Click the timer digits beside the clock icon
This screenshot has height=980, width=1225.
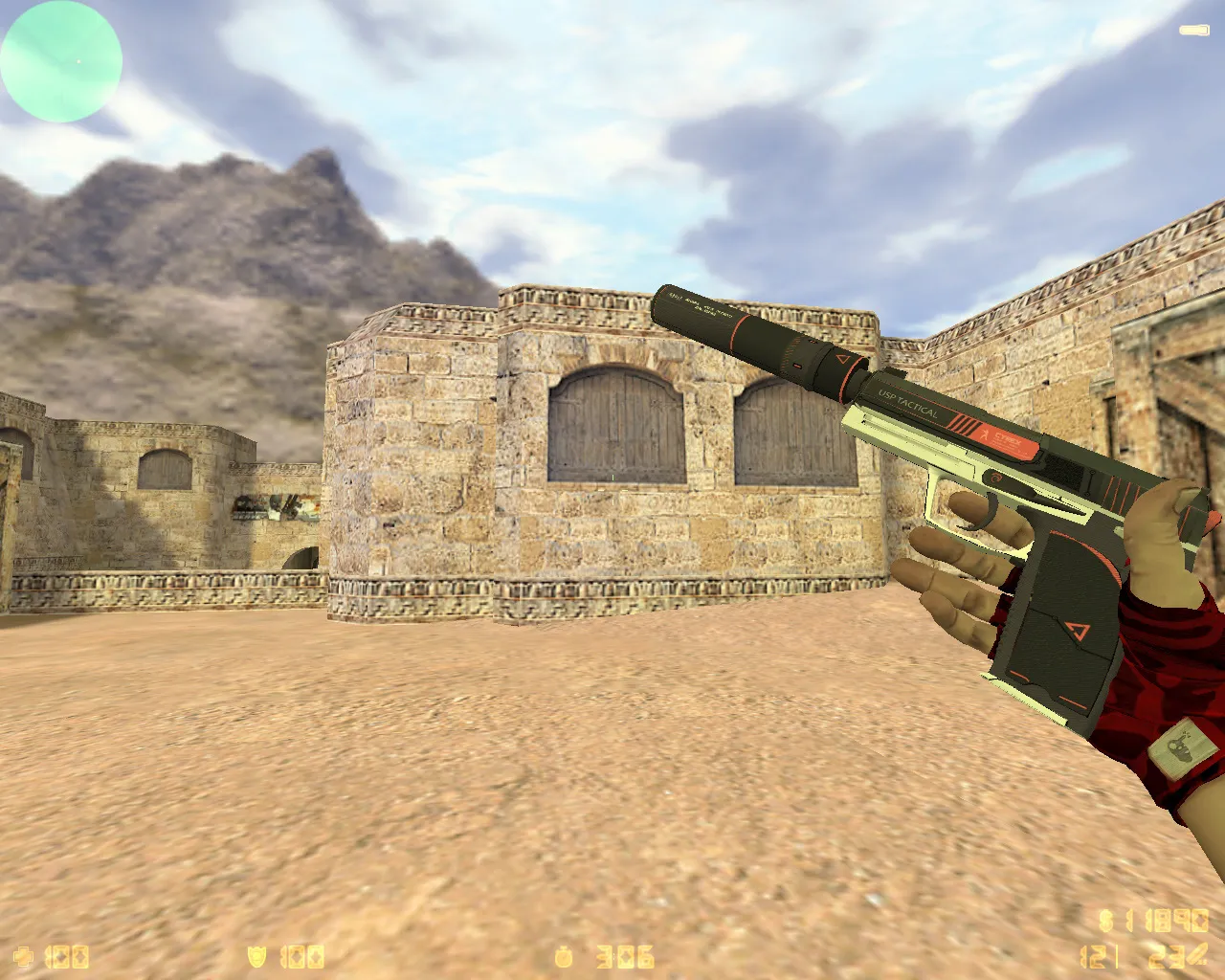[627, 955]
